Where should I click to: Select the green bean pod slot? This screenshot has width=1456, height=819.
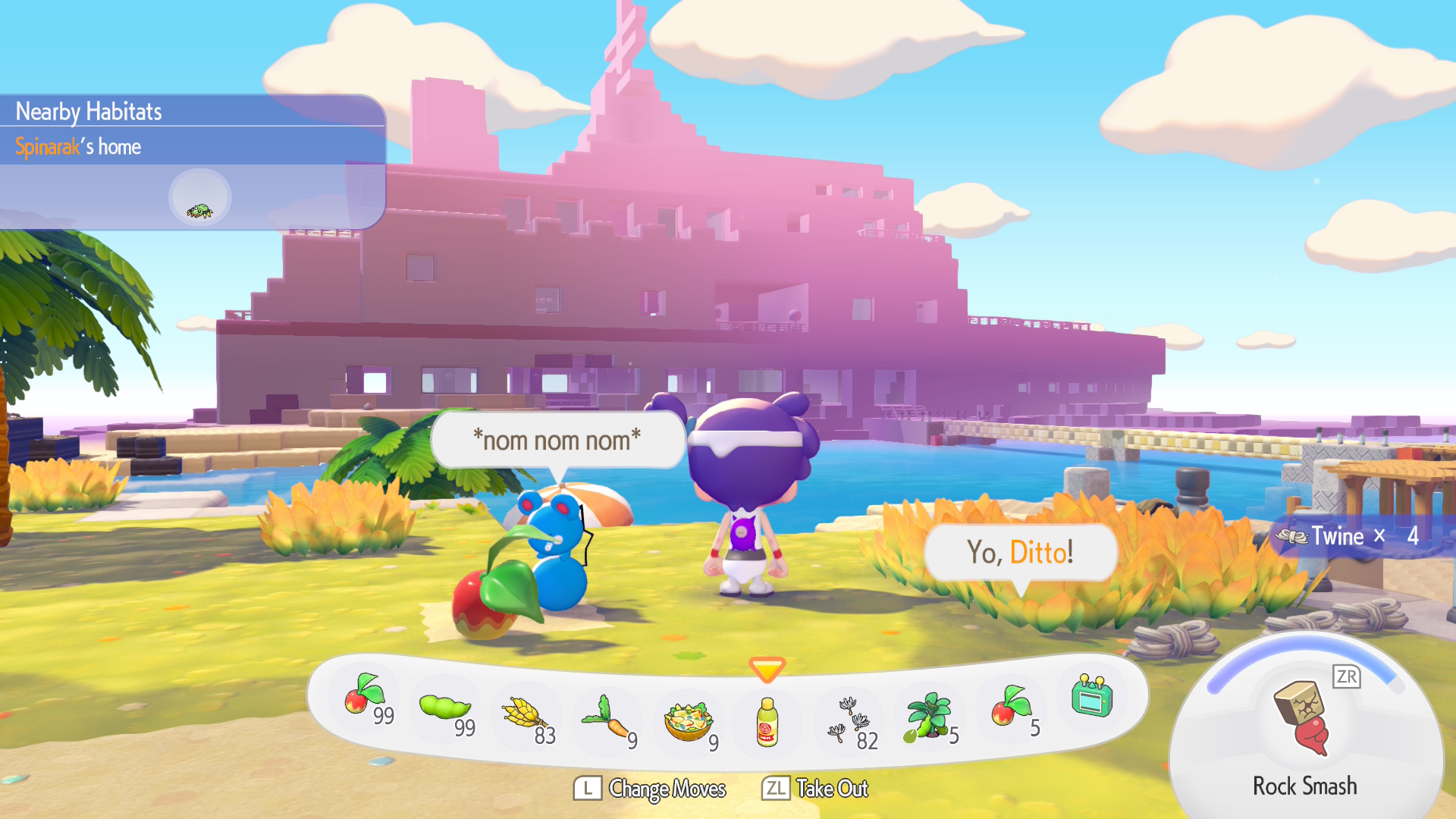coord(446,709)
